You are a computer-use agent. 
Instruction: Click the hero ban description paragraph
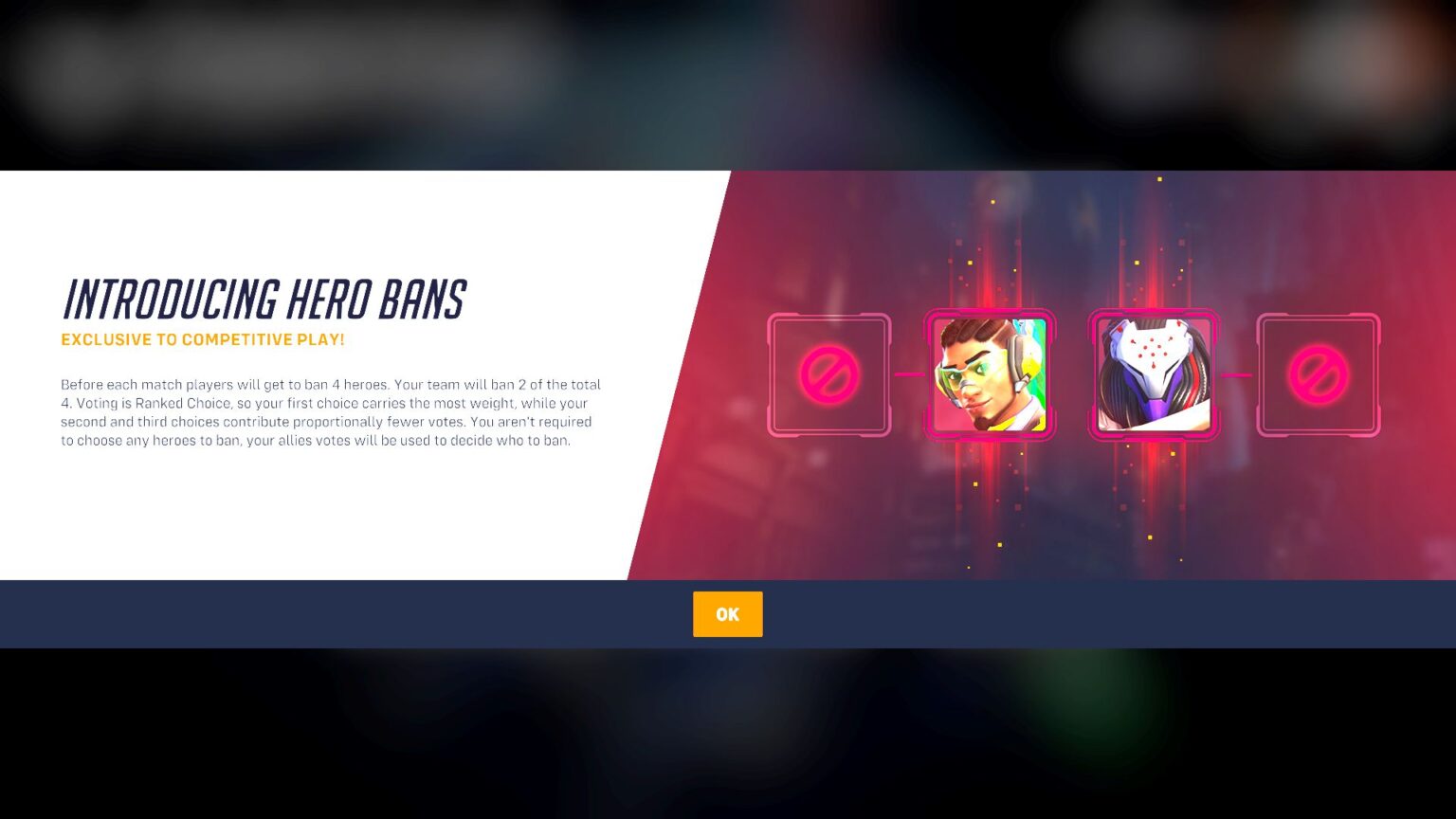[330, 411]
